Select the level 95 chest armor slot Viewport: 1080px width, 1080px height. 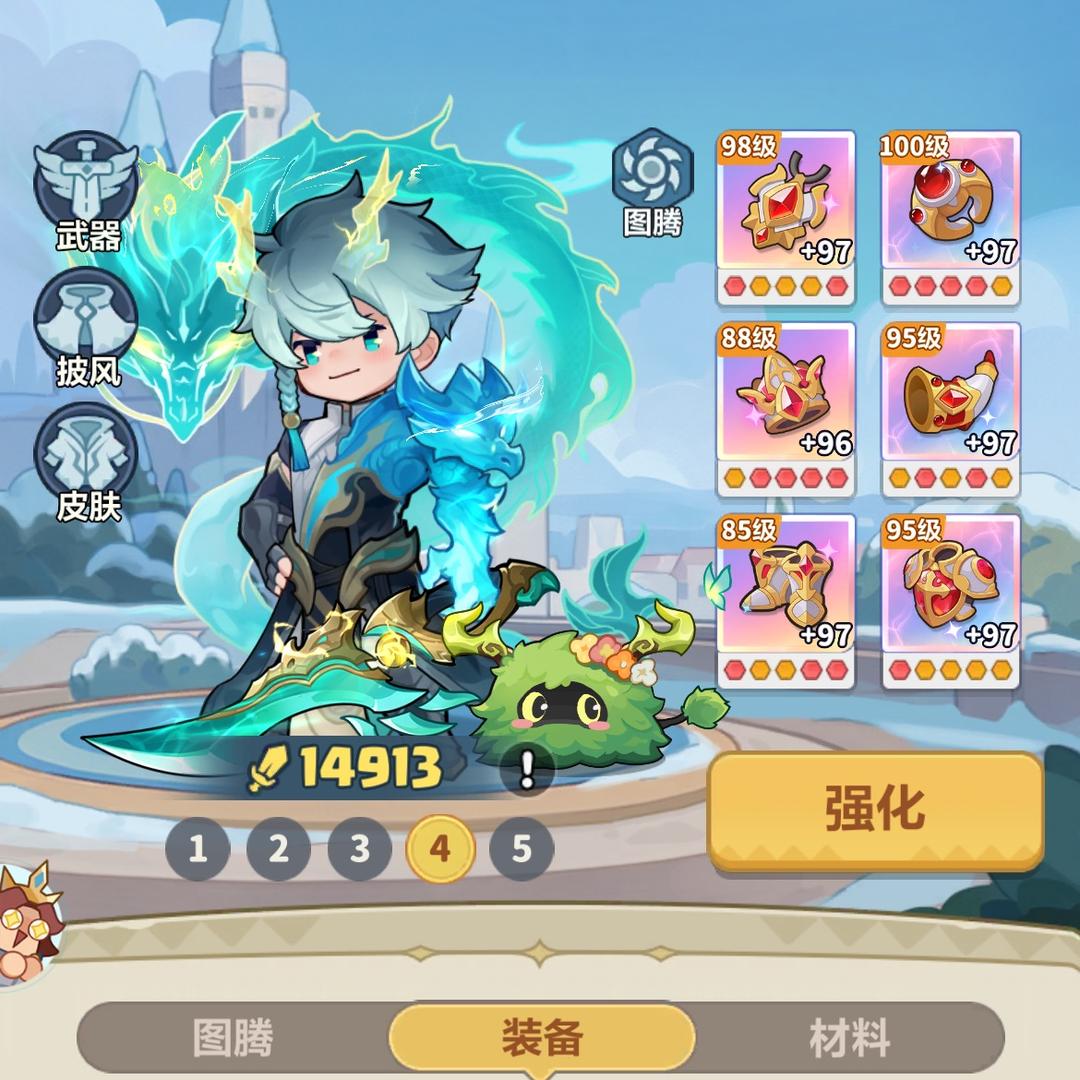950,601
